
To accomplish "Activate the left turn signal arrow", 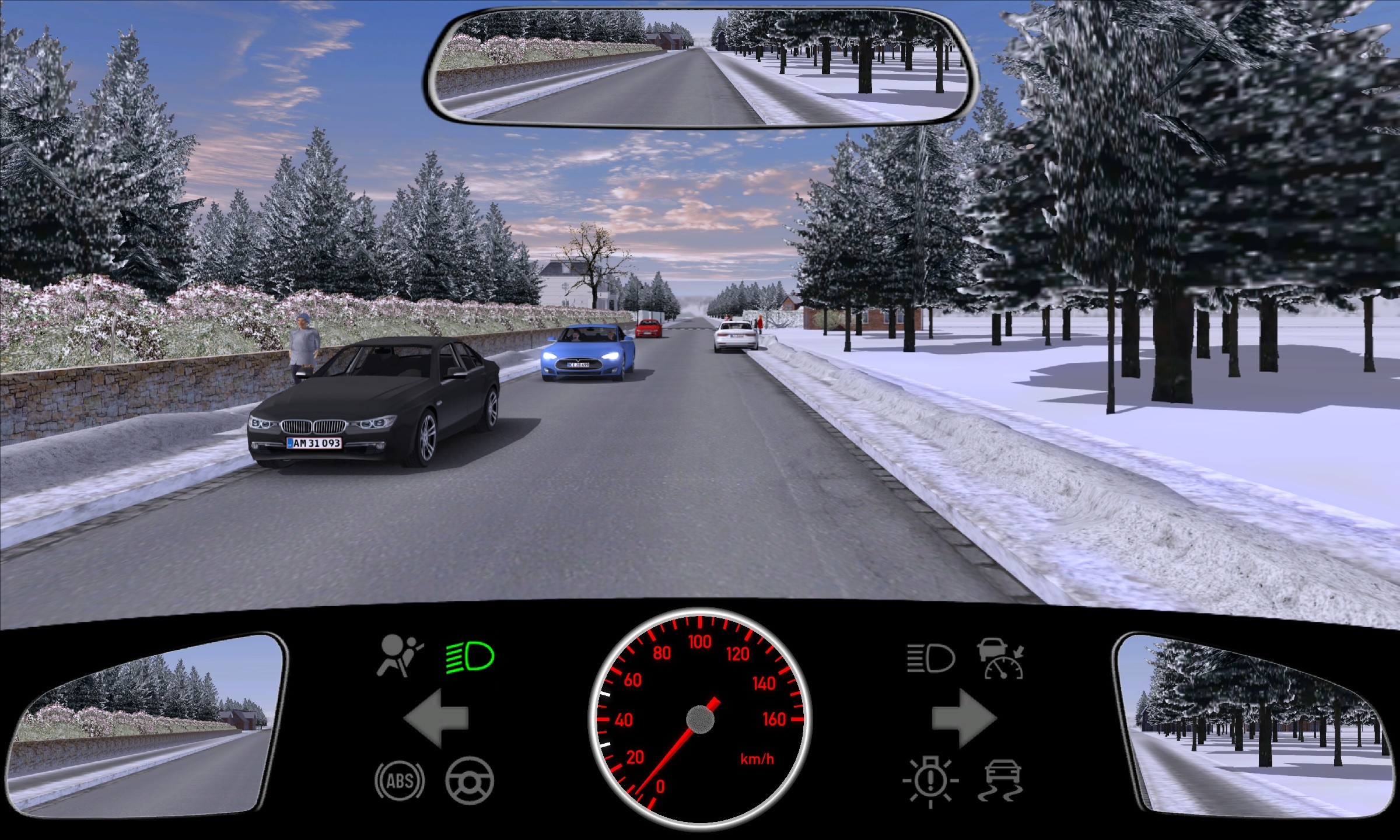I will tap(436, 718).
